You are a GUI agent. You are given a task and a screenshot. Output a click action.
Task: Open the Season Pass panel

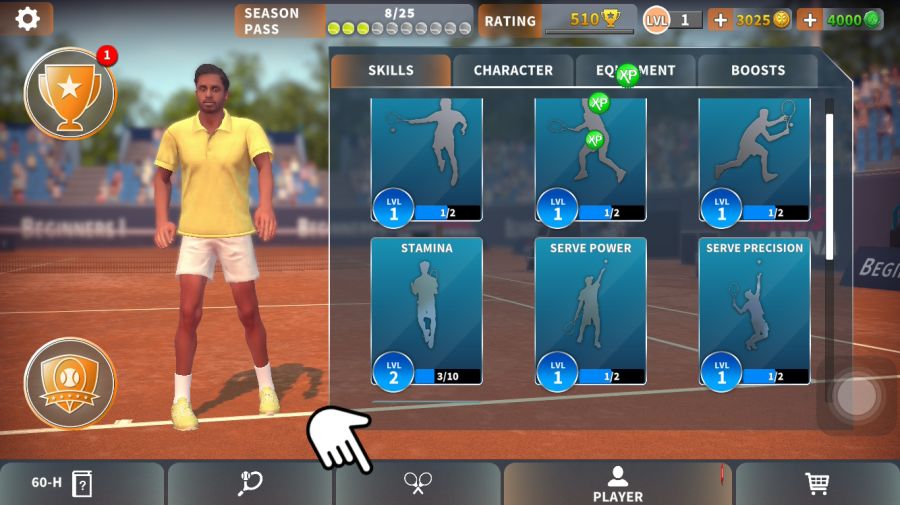(354, 20)
